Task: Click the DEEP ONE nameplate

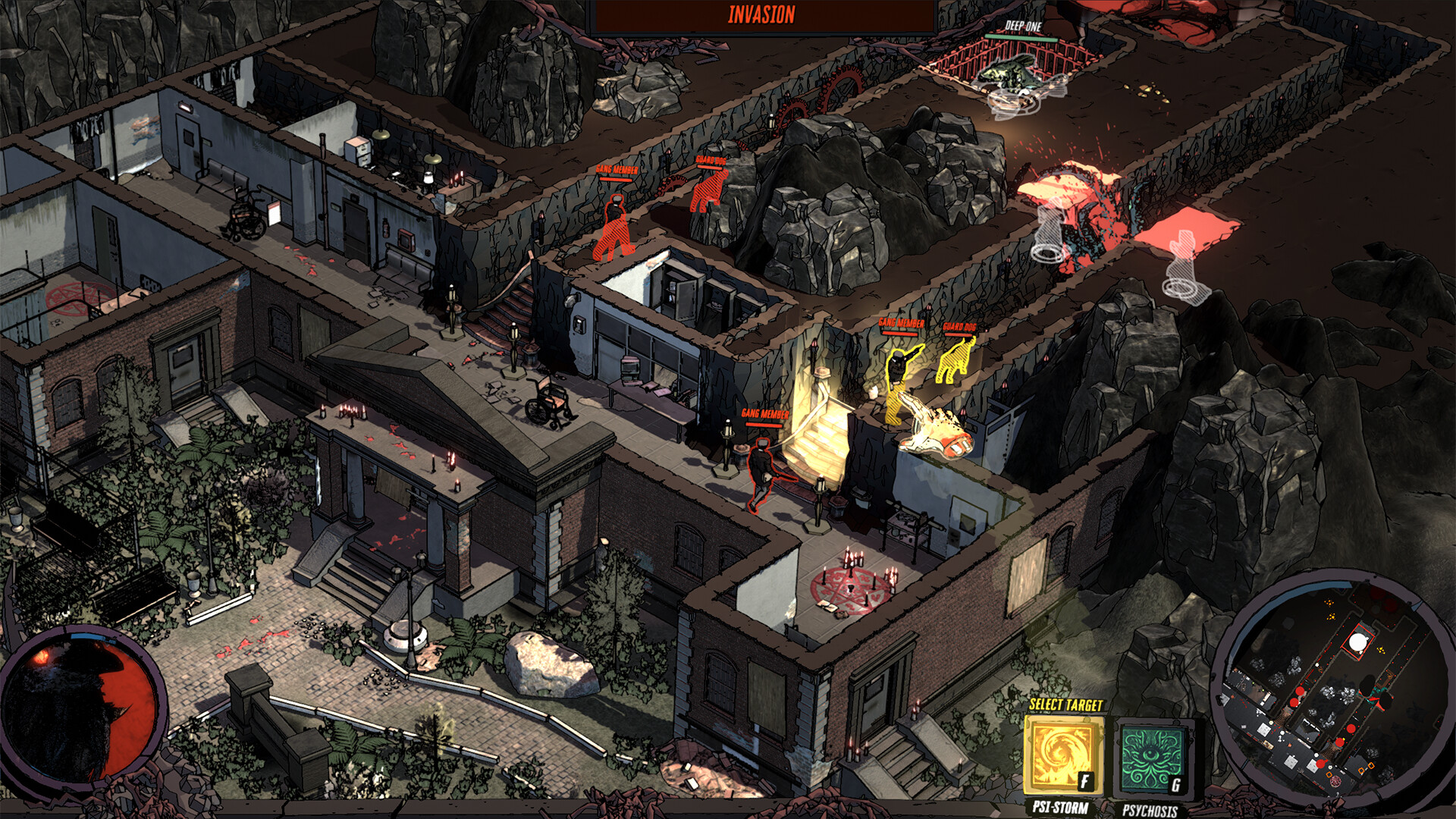Action: pyautogui.click(x=1024, y=25)
